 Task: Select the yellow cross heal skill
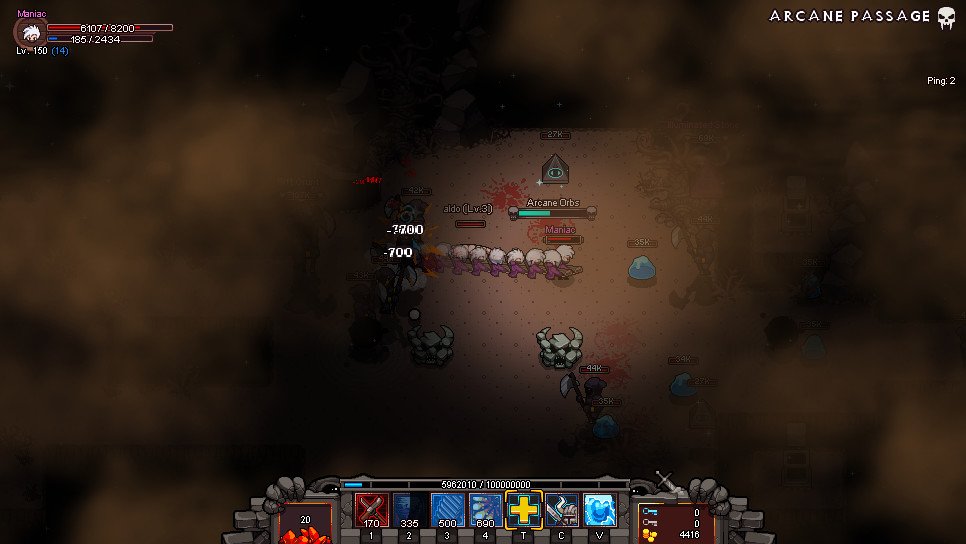(524, 509)
